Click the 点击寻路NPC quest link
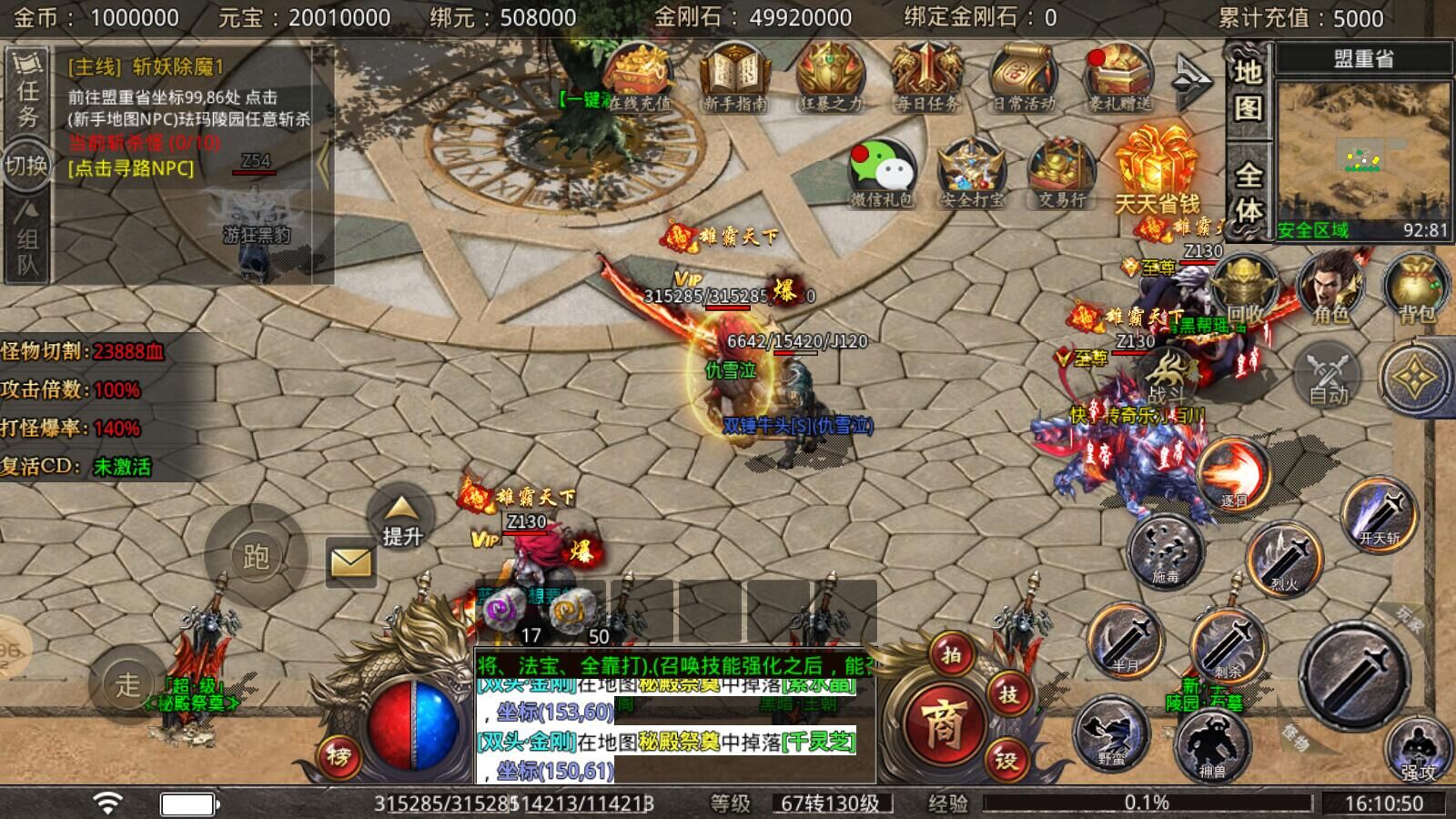This screenshot has height=819, width=1456. 131,168
